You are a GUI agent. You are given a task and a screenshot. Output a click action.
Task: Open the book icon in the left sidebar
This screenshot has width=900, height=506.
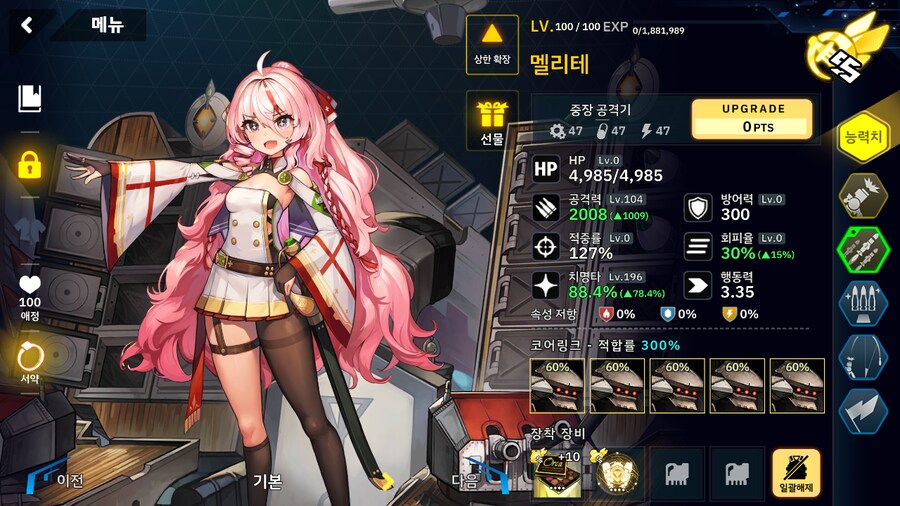point(30,98)
